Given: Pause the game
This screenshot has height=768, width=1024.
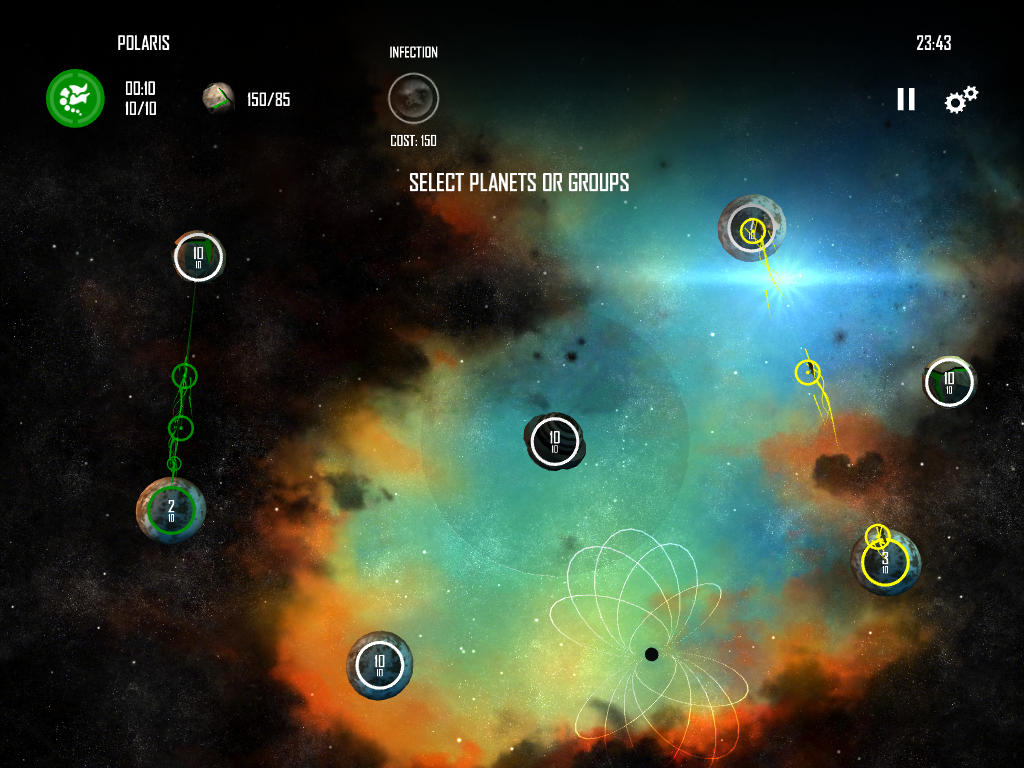Looking at the screenshot, I should point(905,99).
